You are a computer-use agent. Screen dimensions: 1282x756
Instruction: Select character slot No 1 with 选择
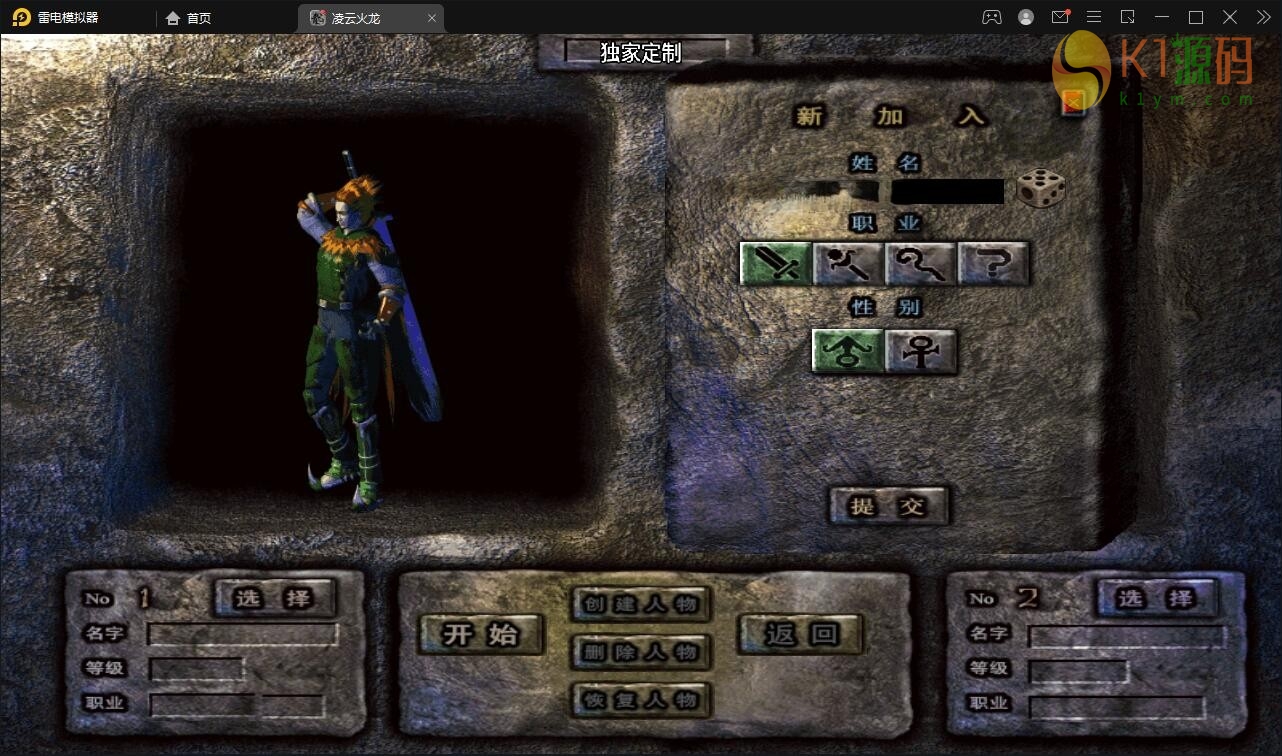pyautogui.click(x=274, y=598)
